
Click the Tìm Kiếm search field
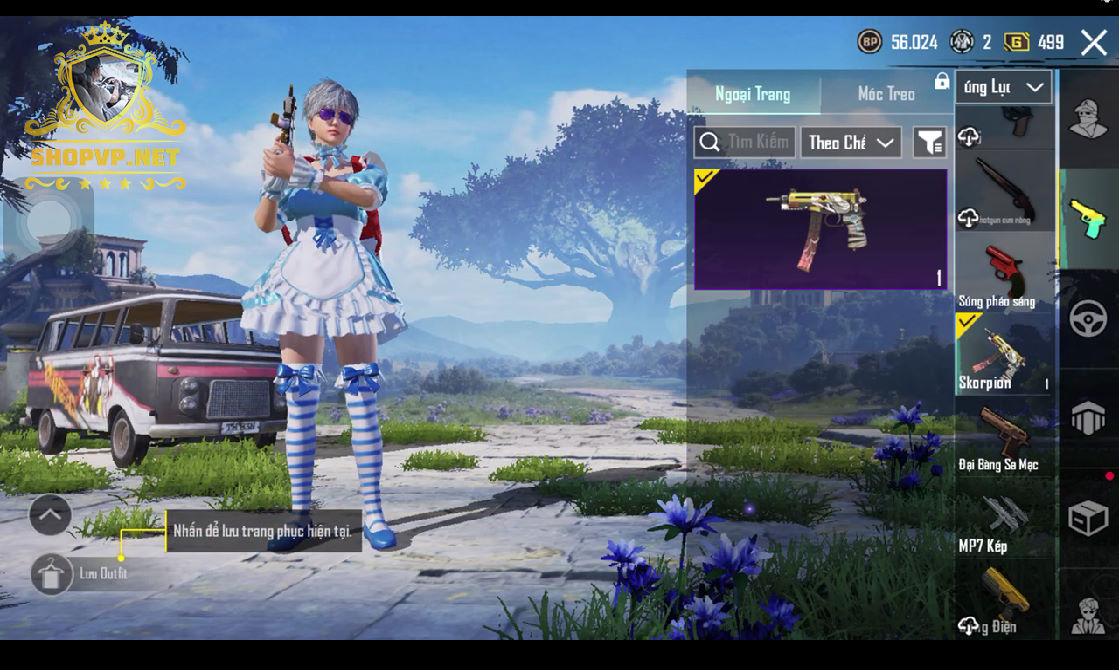point(745,142)
